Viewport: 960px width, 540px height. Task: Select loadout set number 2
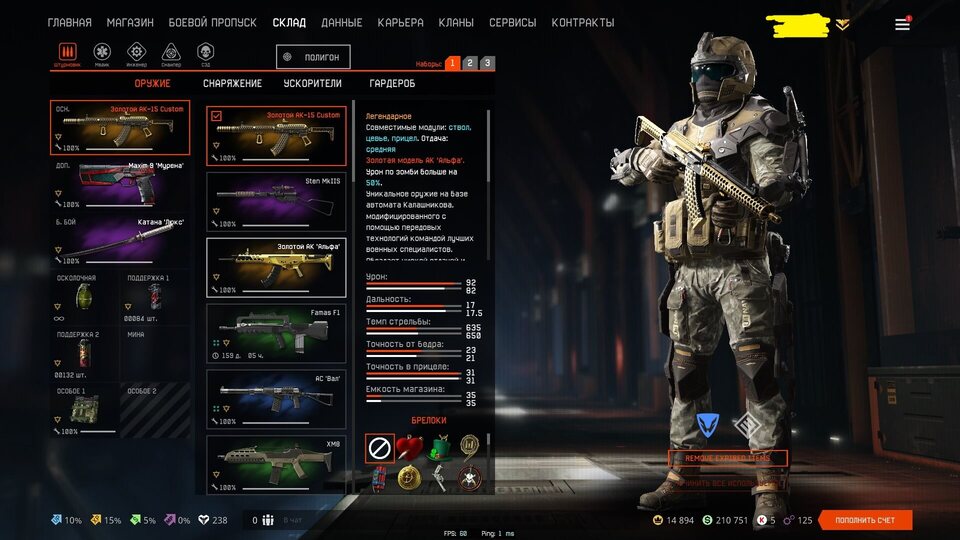coord(470,63)
